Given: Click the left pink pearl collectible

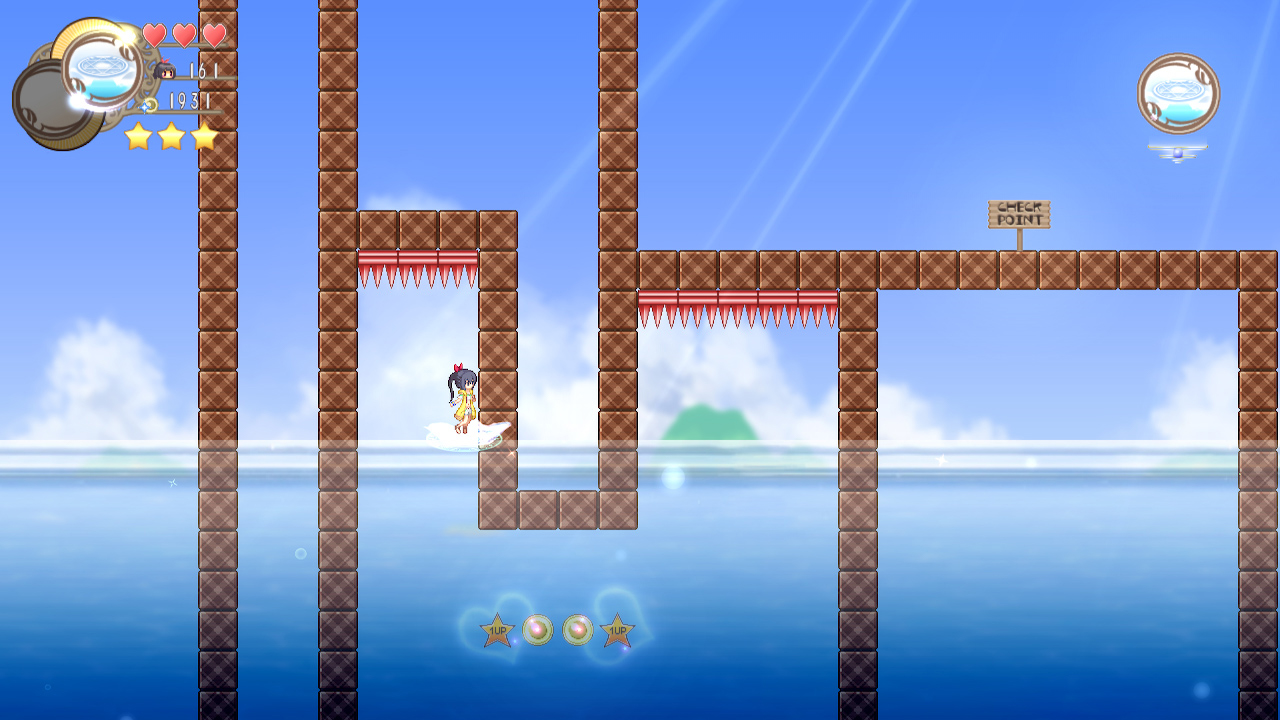Looking at the screenshot, I should (537, 631).
